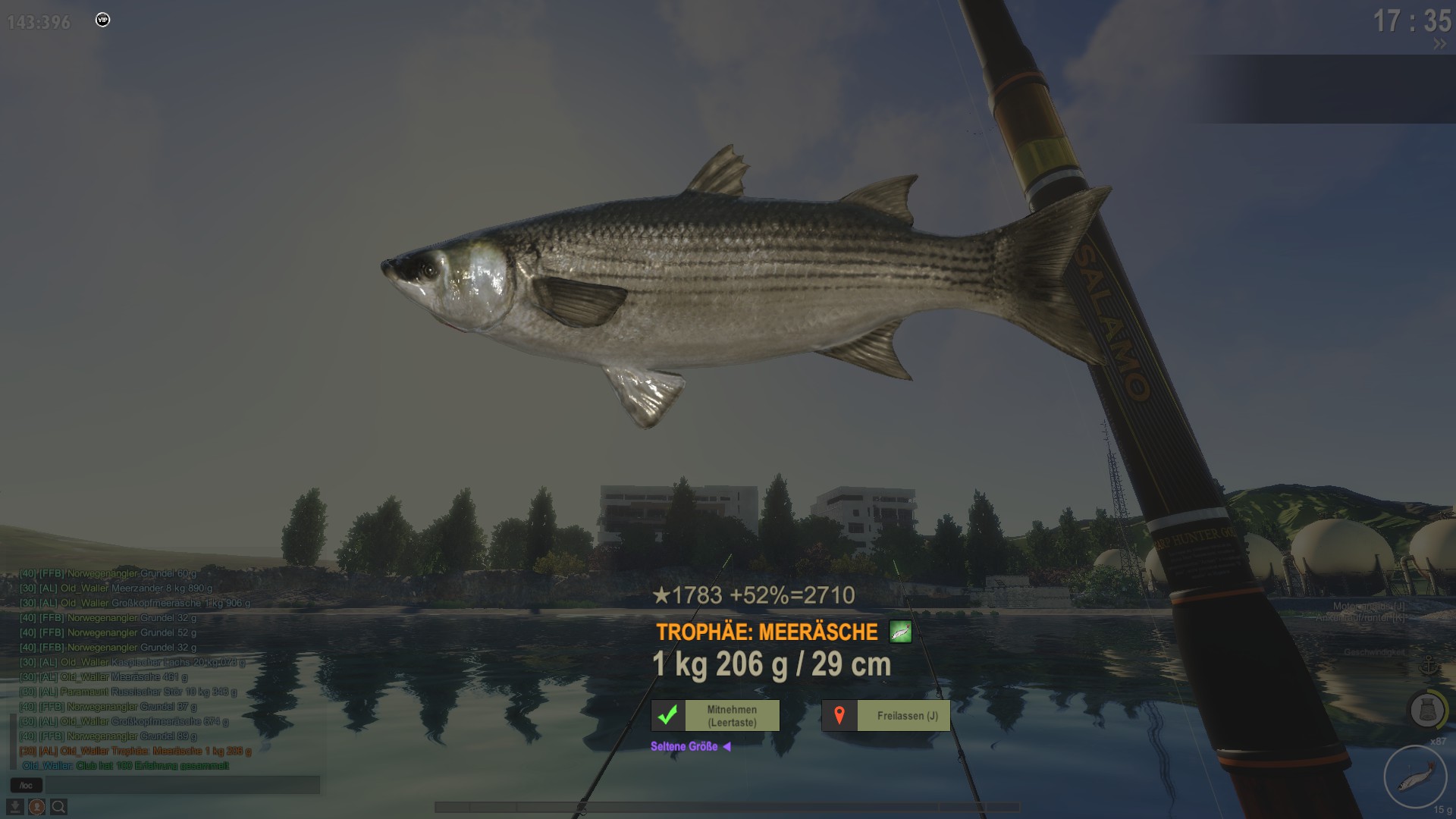Image resolution: width=1456 pixels, height=819 pixels.
Task: Click the VIP badge icon
Action: click(x=103, y=20)
